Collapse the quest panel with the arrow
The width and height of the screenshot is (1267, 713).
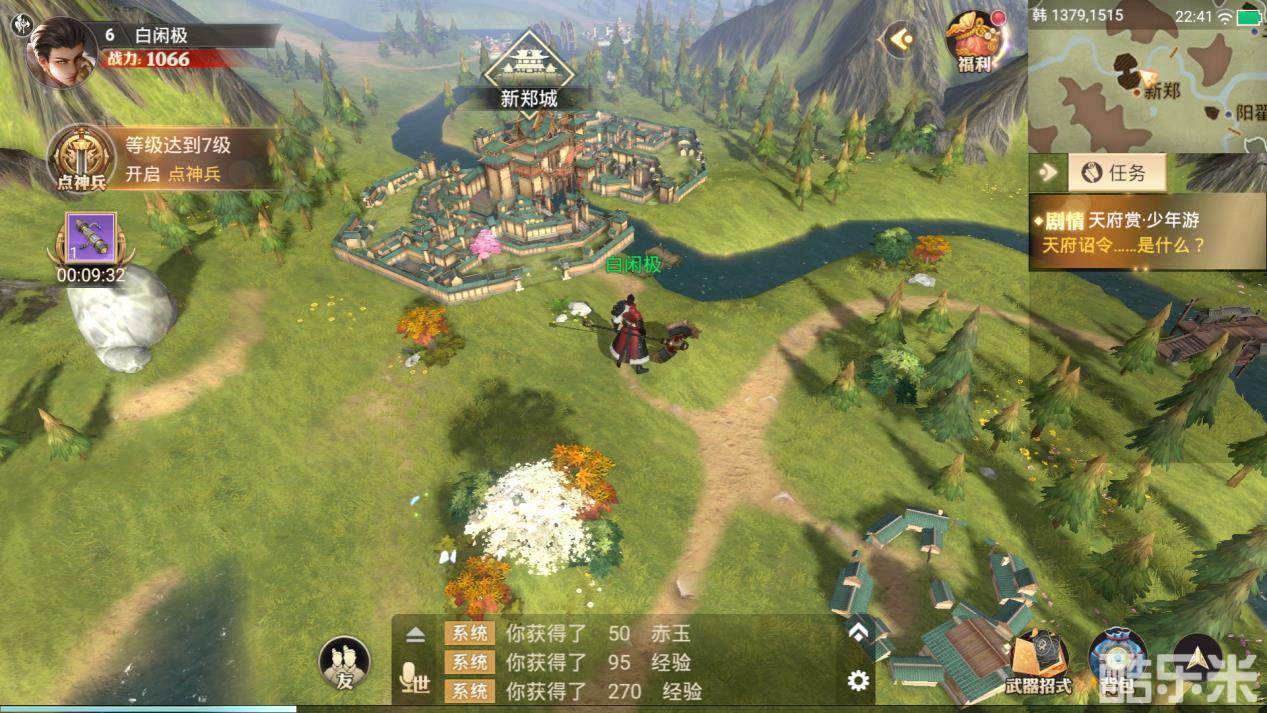click(1047, 173)
